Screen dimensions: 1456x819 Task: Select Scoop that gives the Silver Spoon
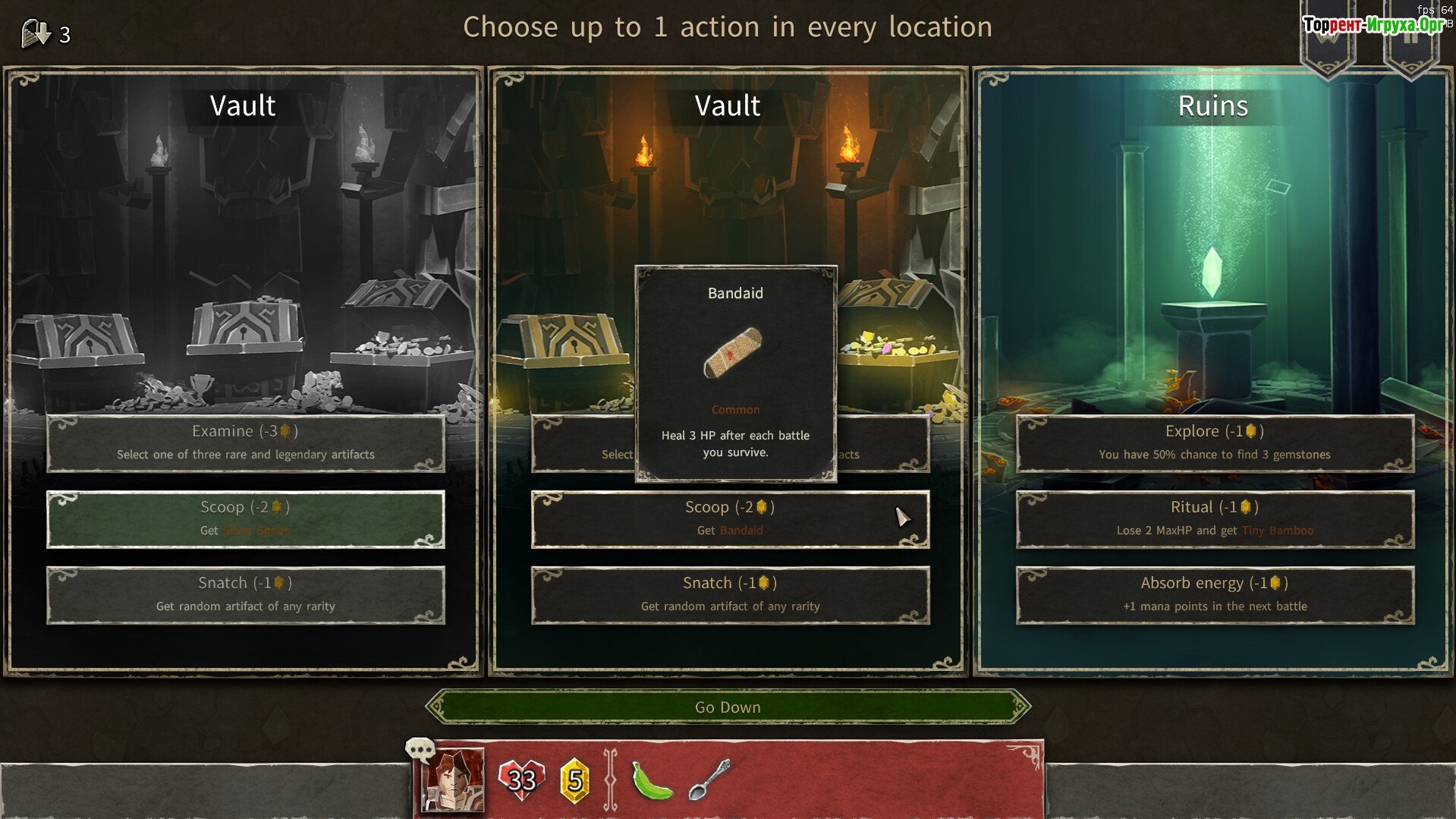tap(245, 519)
